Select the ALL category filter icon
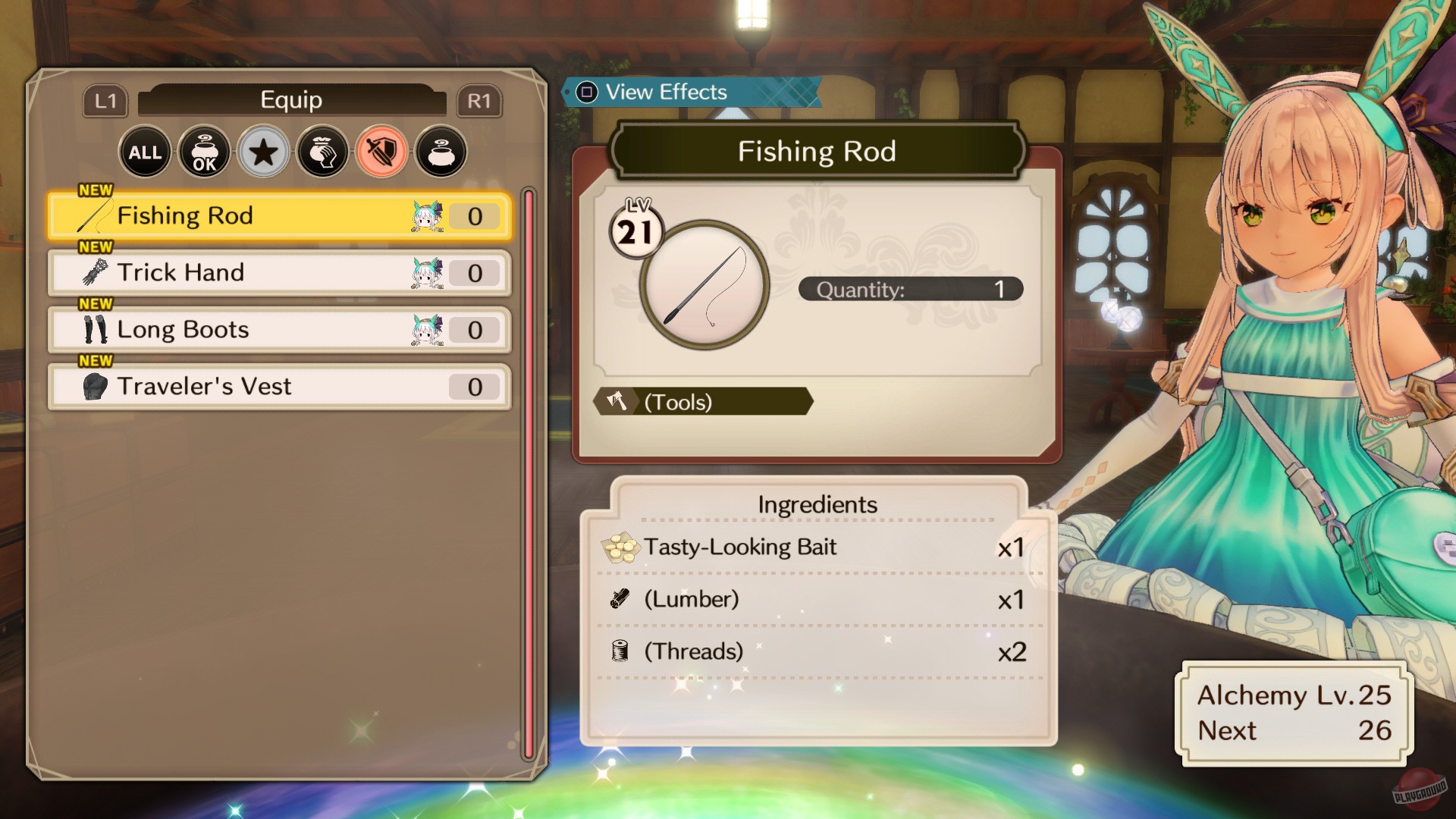 (145, 152)
